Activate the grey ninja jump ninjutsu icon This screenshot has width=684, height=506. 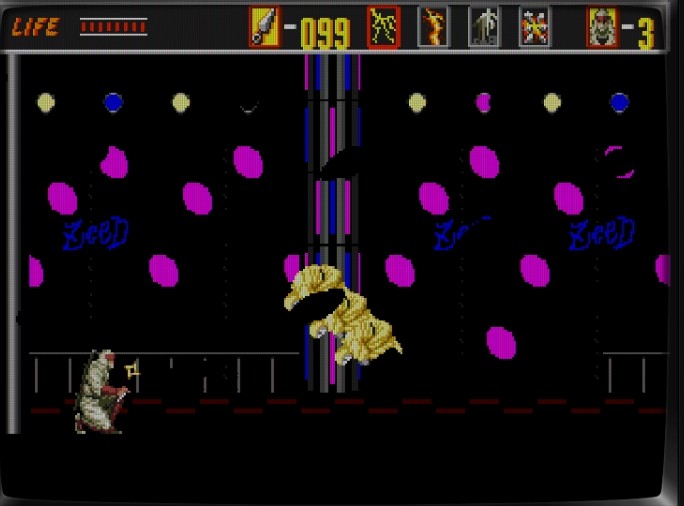click(x=484, y=27)
